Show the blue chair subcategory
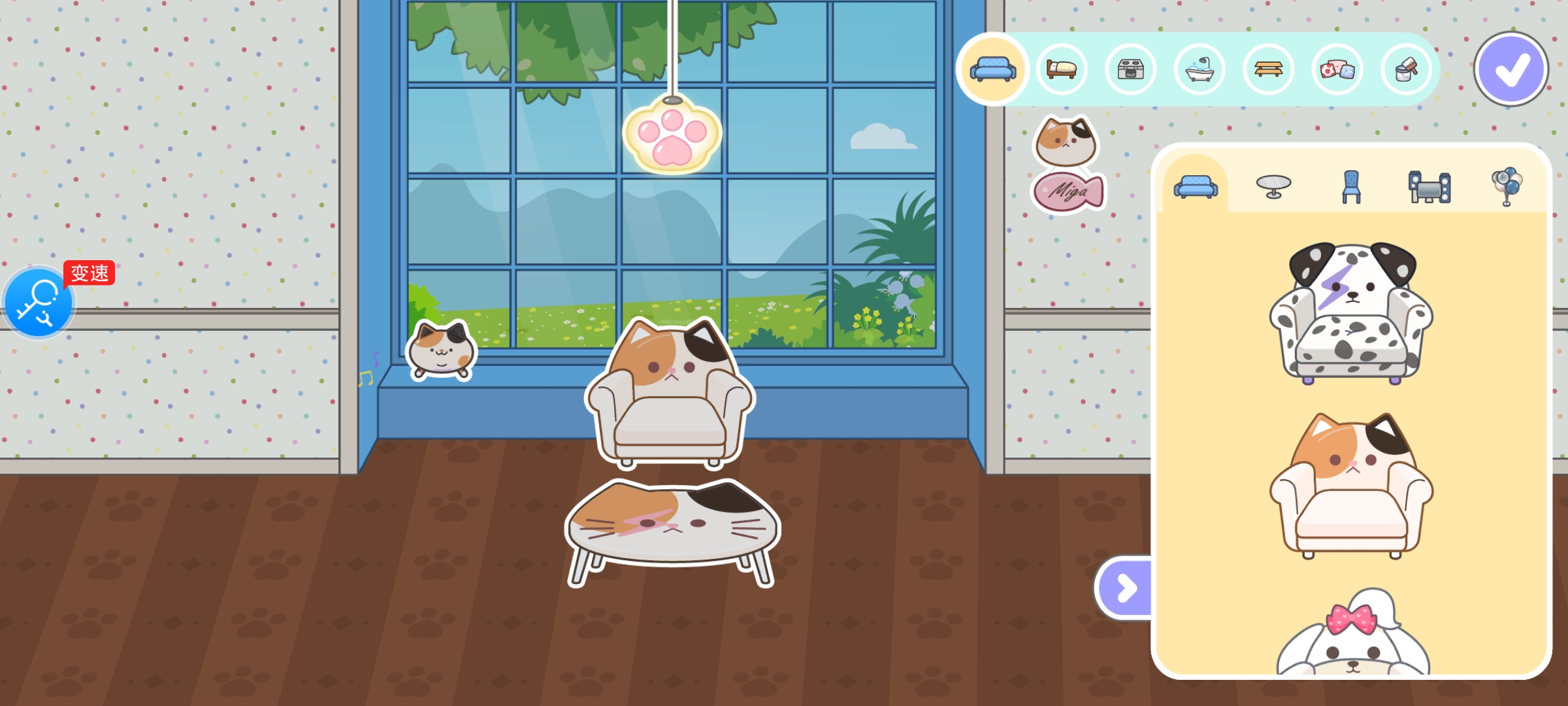 tap(1351, 186)
